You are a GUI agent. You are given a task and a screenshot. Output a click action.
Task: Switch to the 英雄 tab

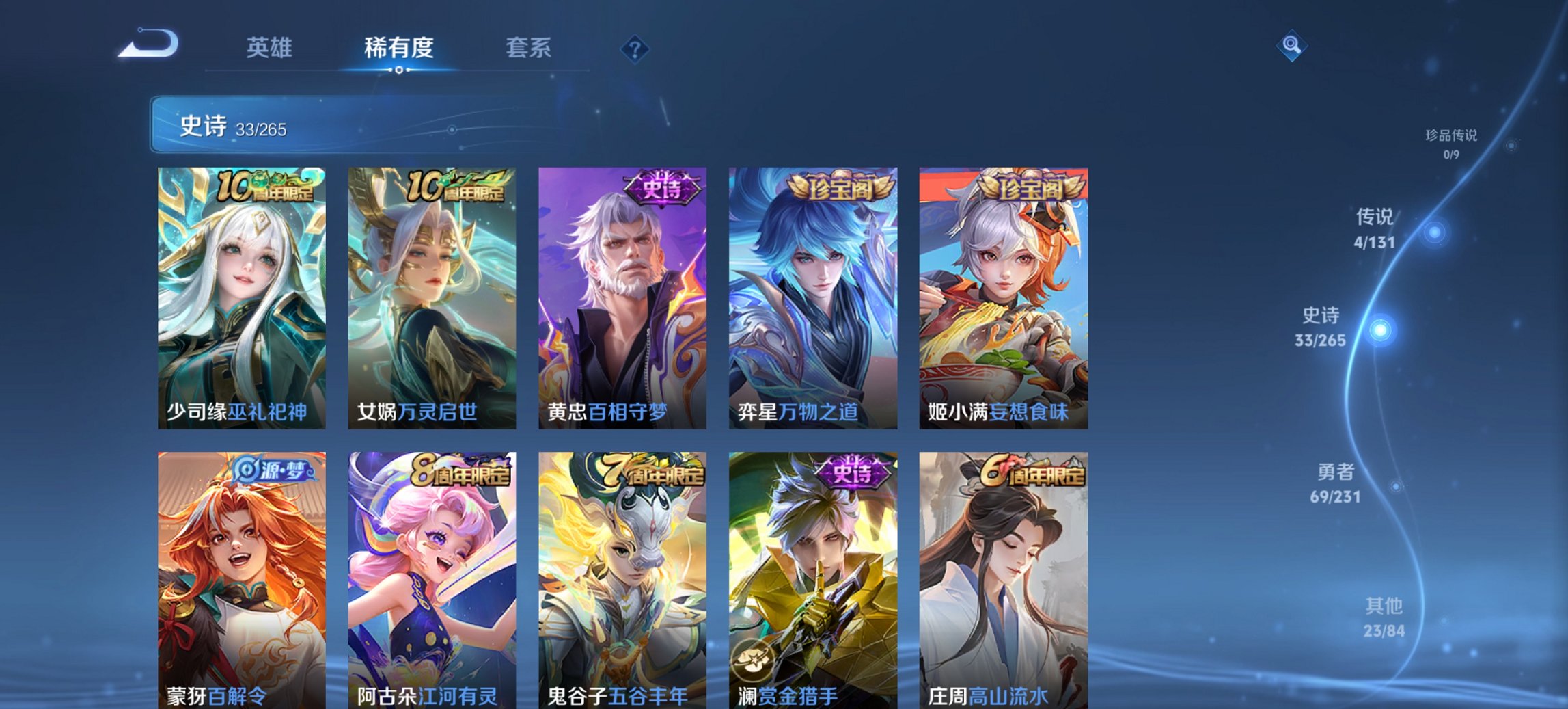(x=270, y=49)
